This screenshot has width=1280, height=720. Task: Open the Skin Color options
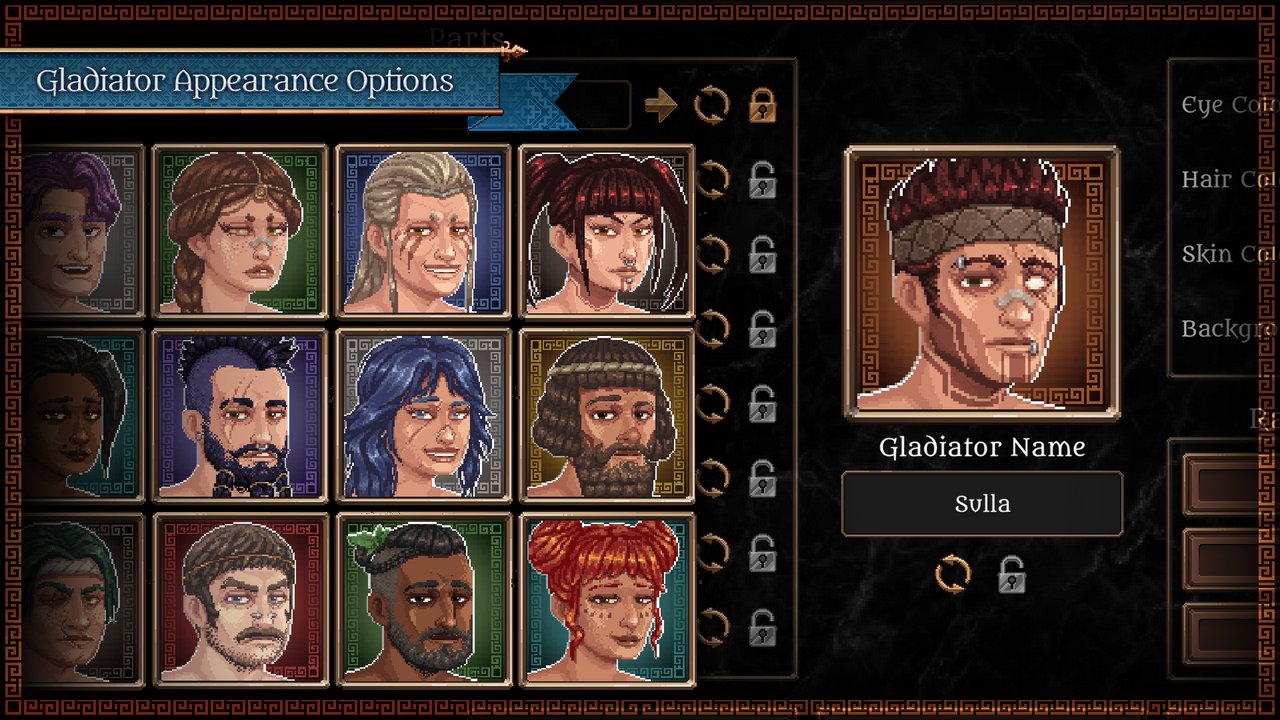pos(1222,253)
